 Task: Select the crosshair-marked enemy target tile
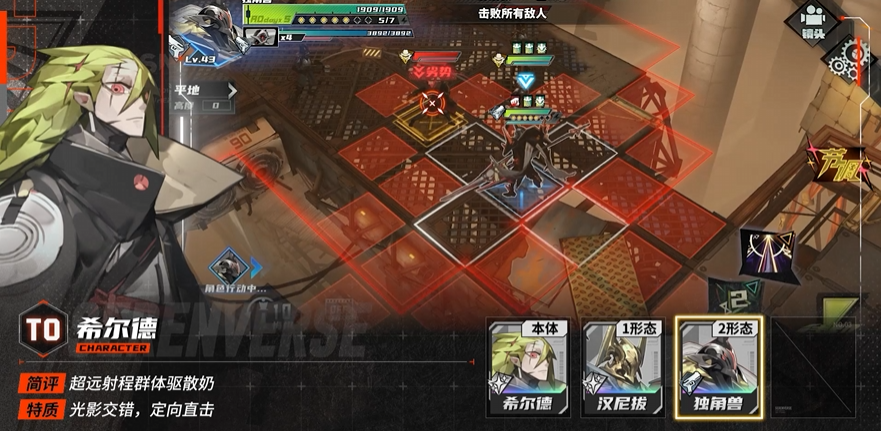(432, 101)
